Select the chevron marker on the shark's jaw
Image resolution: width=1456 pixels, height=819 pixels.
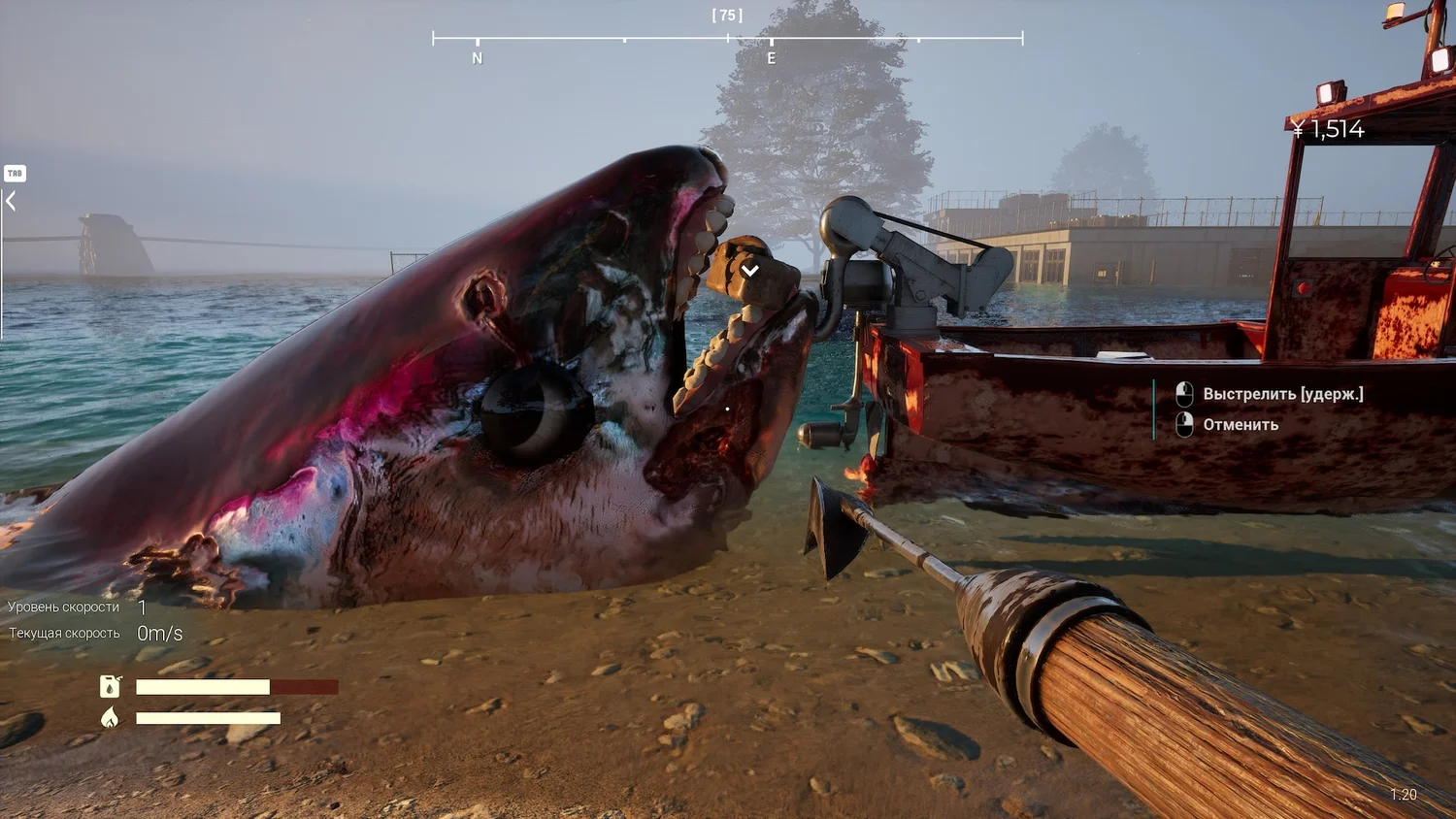(750, 271)
